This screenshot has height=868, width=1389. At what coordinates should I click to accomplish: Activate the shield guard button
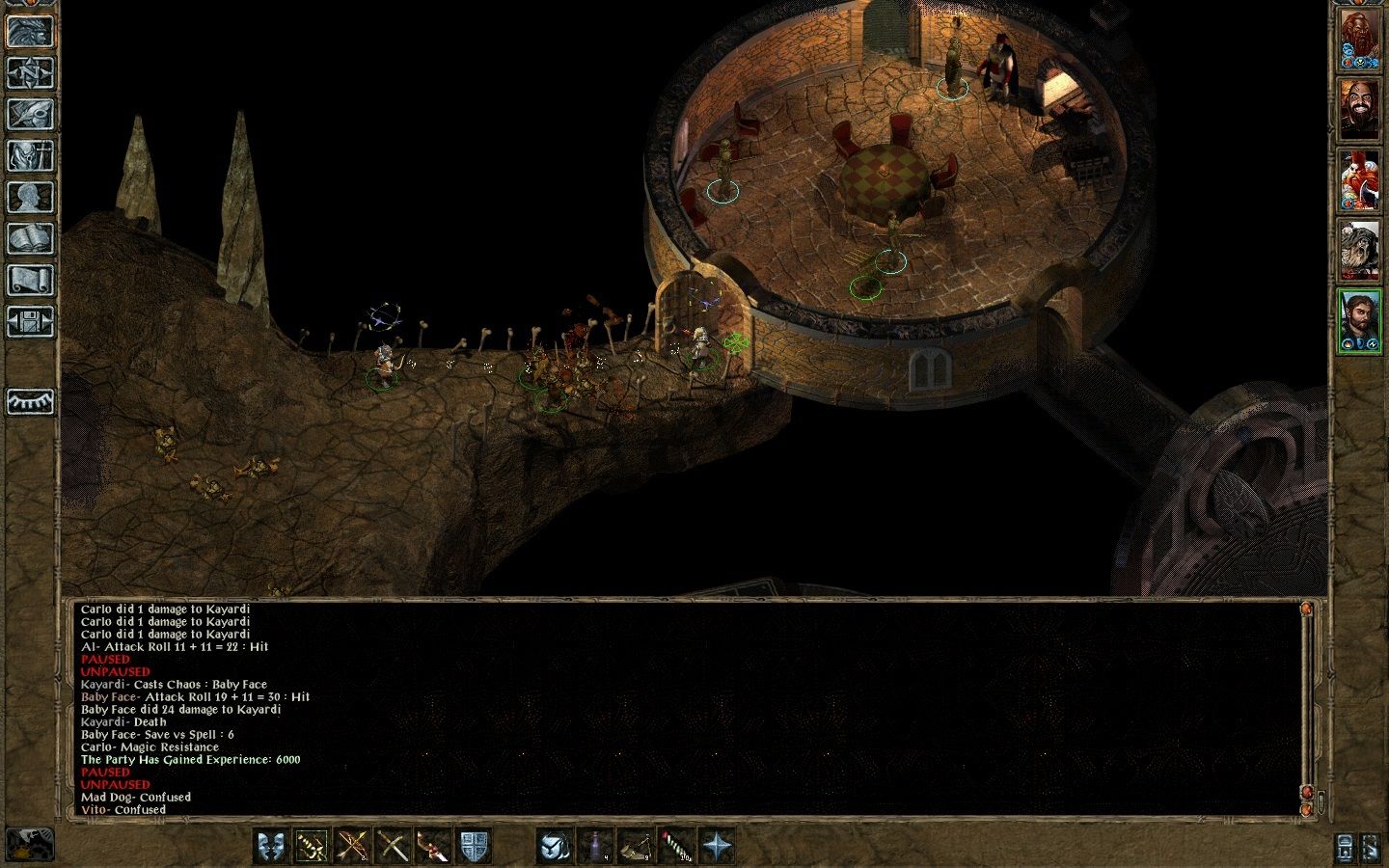click(473, 846)
